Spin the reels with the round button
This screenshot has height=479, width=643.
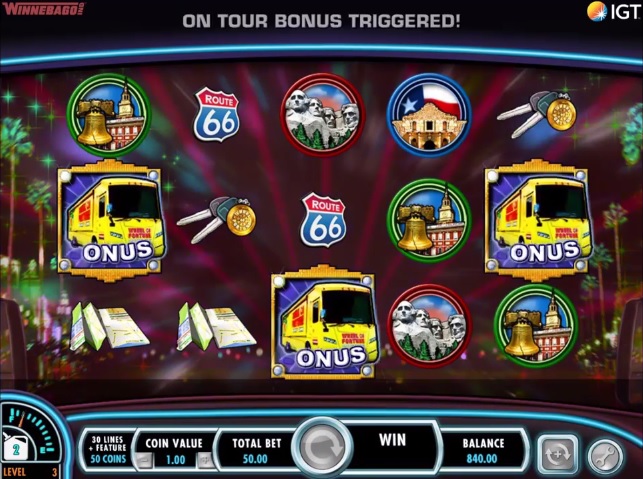[x=322, y=447]
